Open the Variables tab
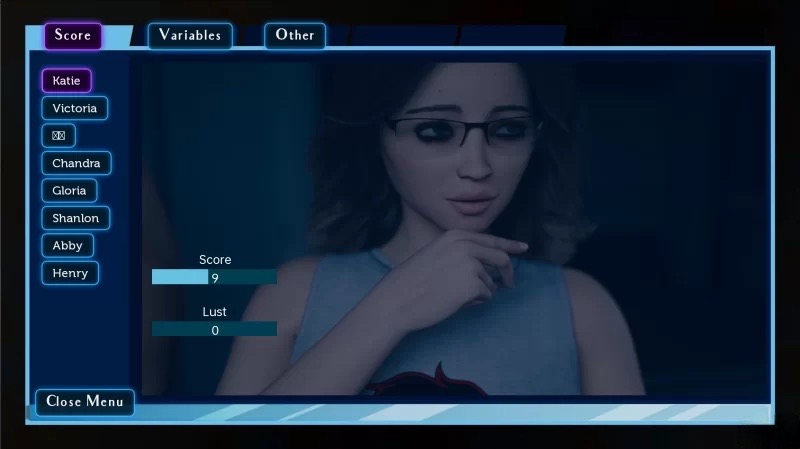The image size is (800, 449). click(x=190, y=36)
